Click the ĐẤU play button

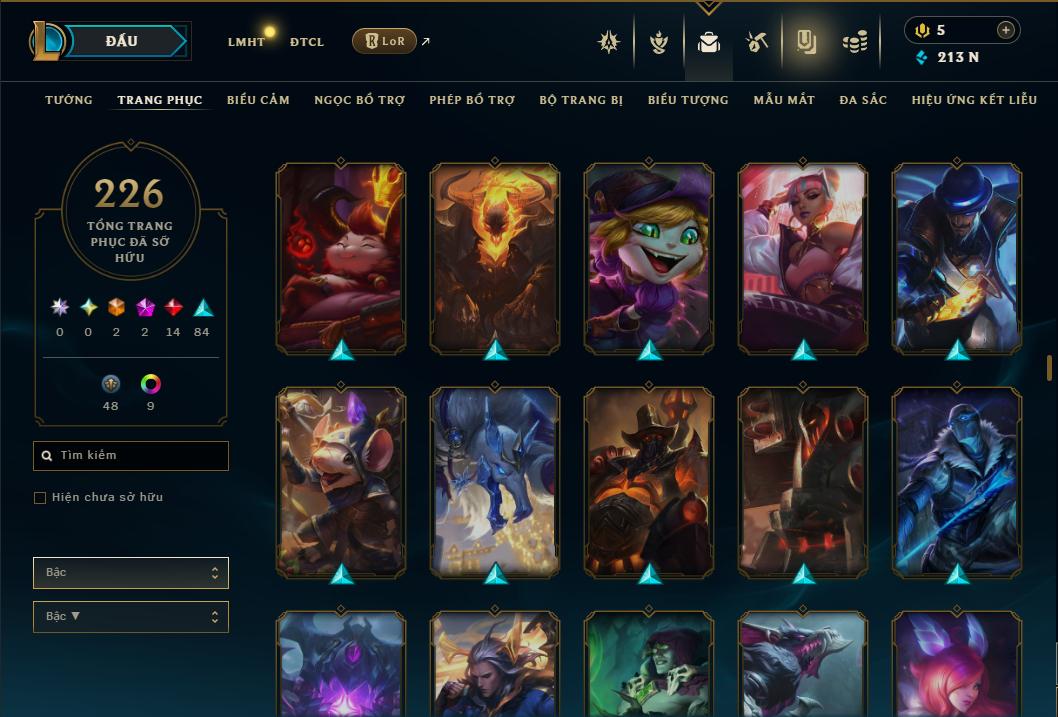tap(120, 41)
